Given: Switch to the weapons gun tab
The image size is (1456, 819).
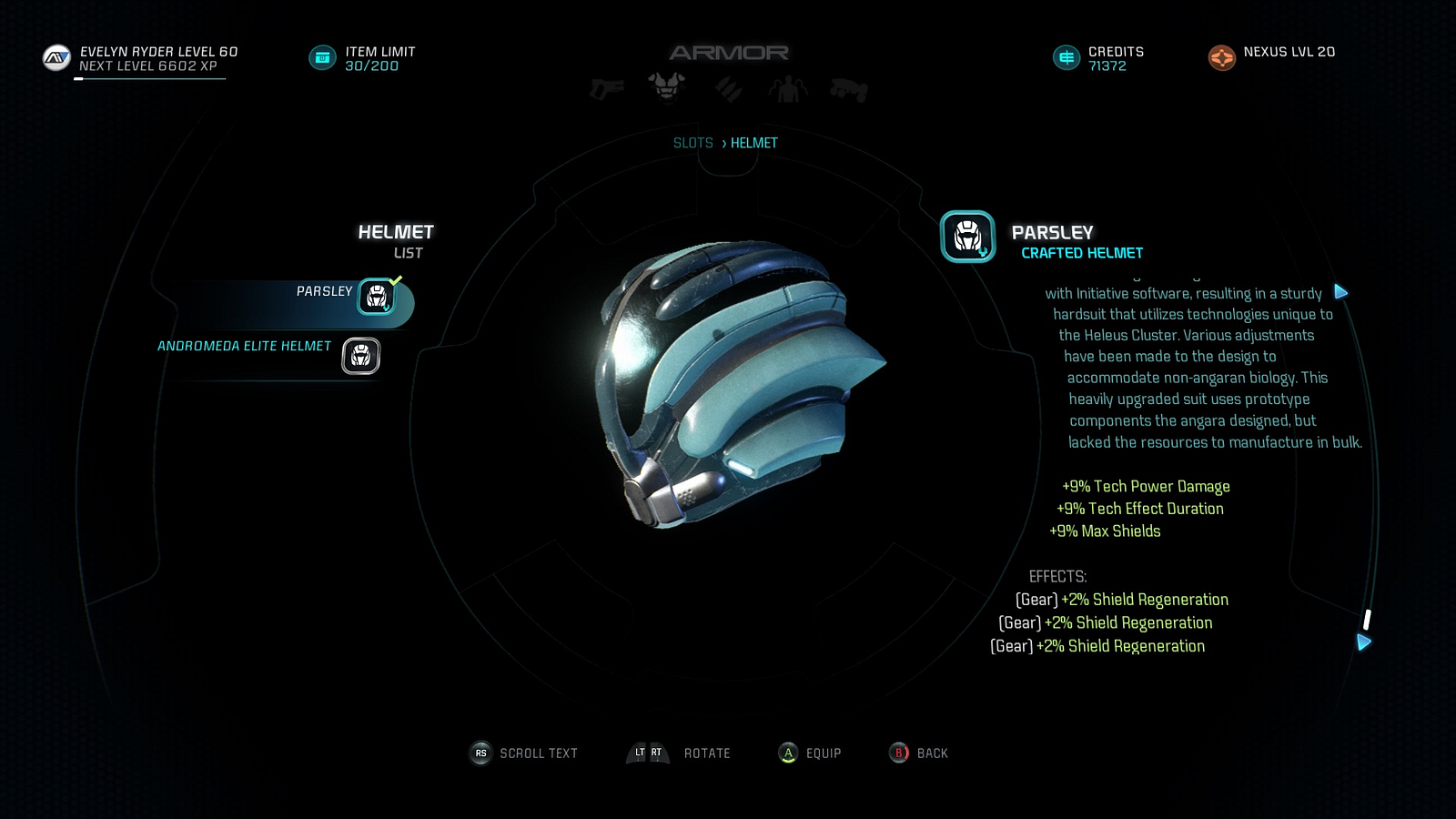Looking at the screenshot, I should pos(607,88).
